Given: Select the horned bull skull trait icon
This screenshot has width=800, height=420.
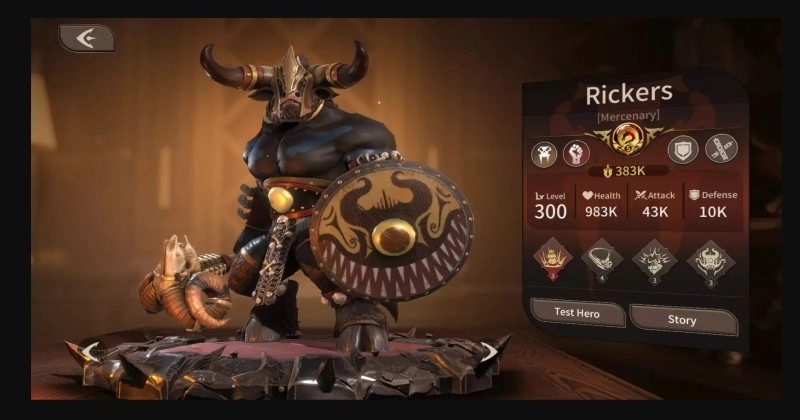Looking at the screenshot, I should coord(545,153).
